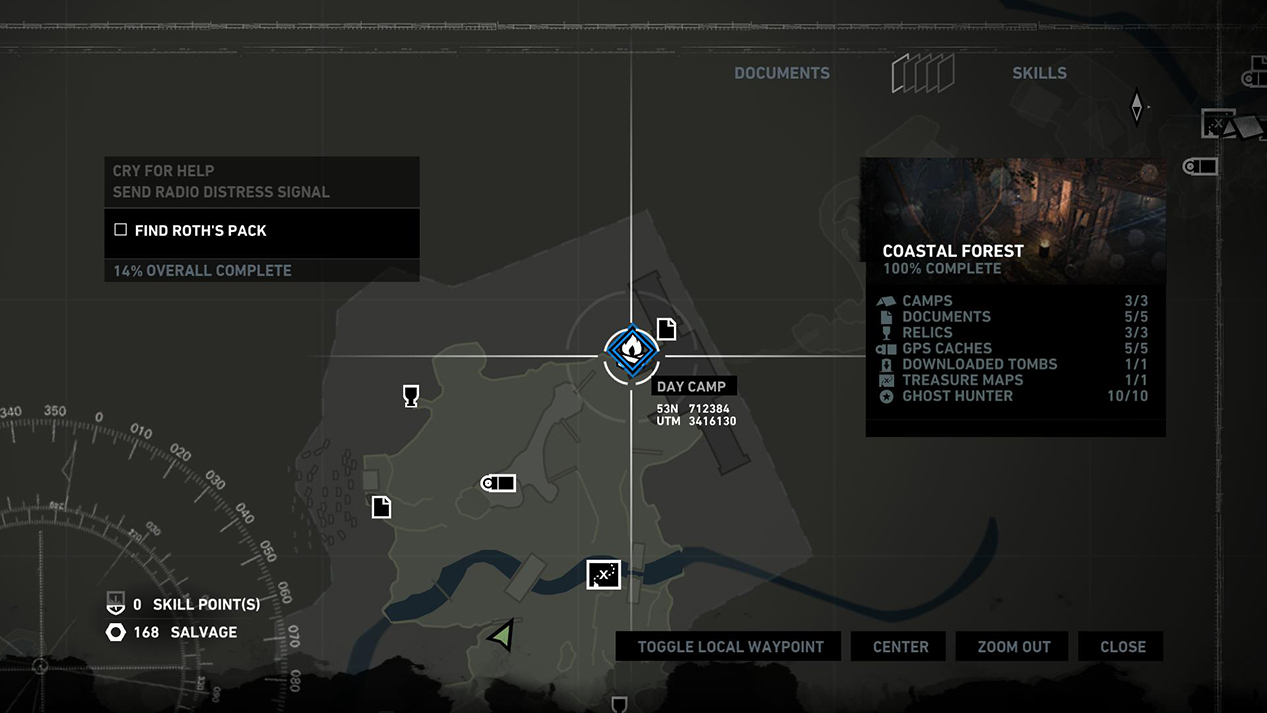This screenshot has width=1267, height=713.
Task: Open the Skills tab
Action: [1039, 73]
